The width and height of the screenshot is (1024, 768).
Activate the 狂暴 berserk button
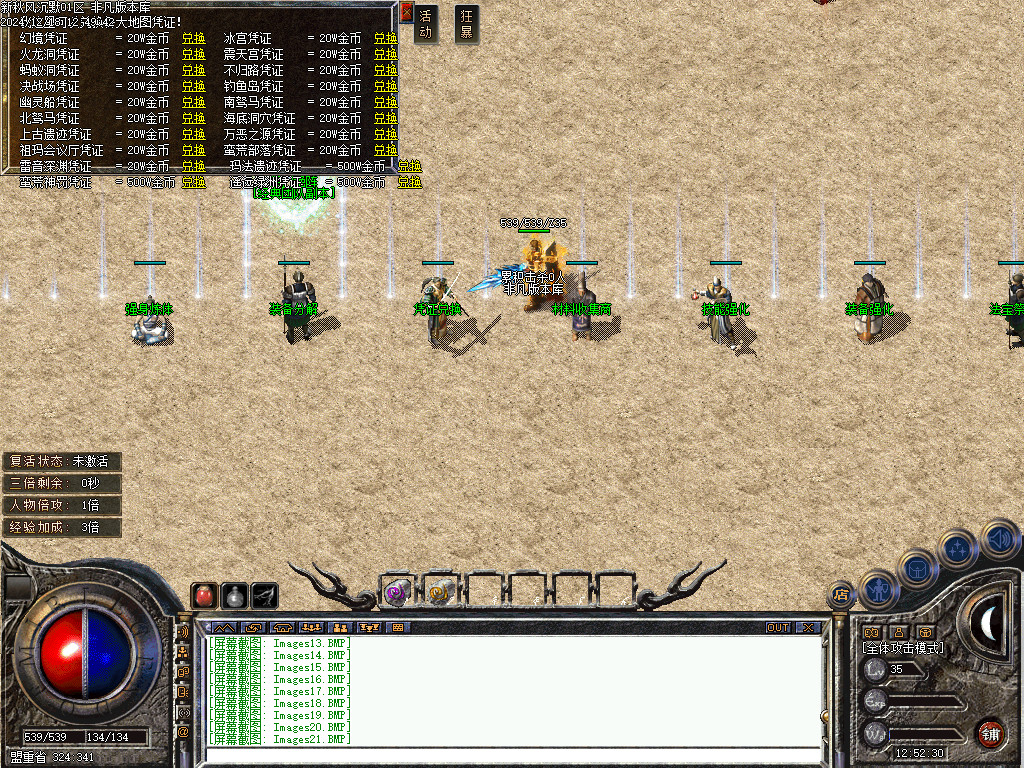(466, 24)
